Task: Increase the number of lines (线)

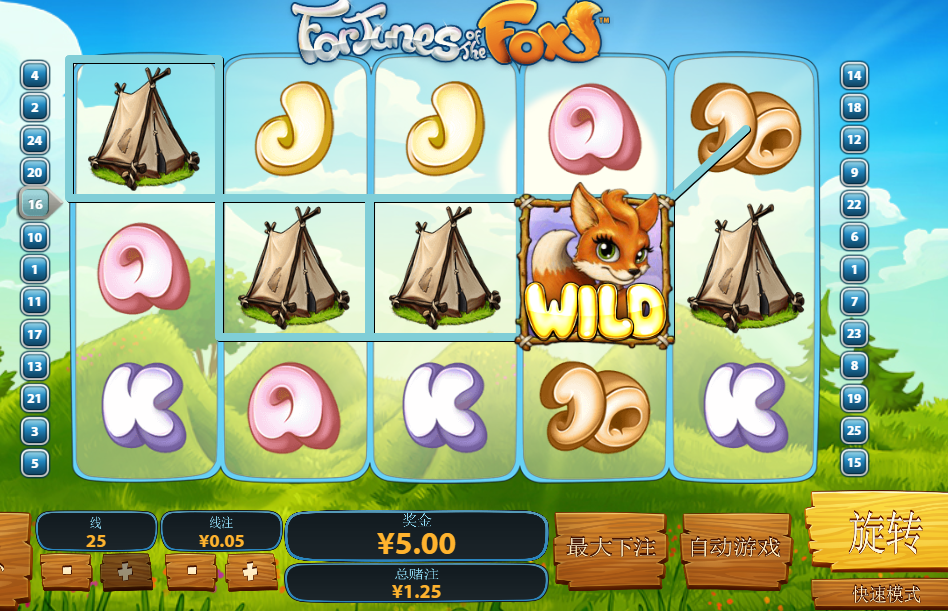Action: pyautogui.click(x=125, y=571)
